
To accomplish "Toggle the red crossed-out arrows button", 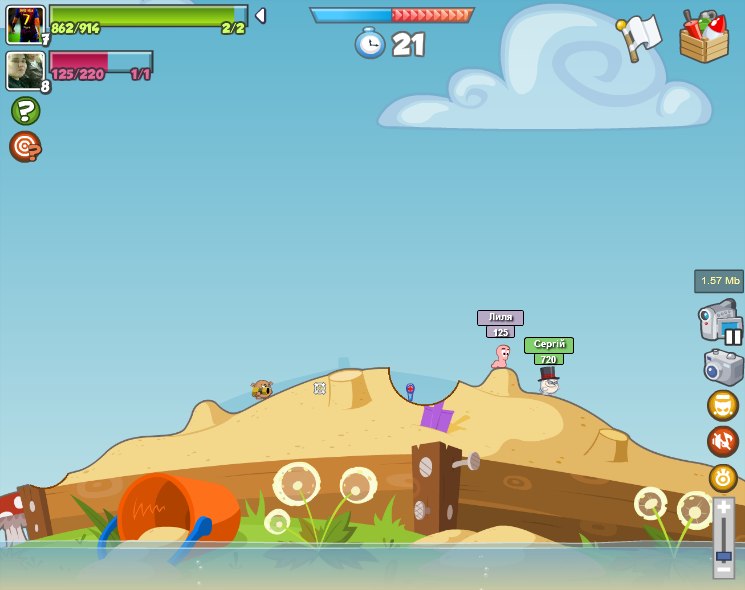I will coord(722,441).
